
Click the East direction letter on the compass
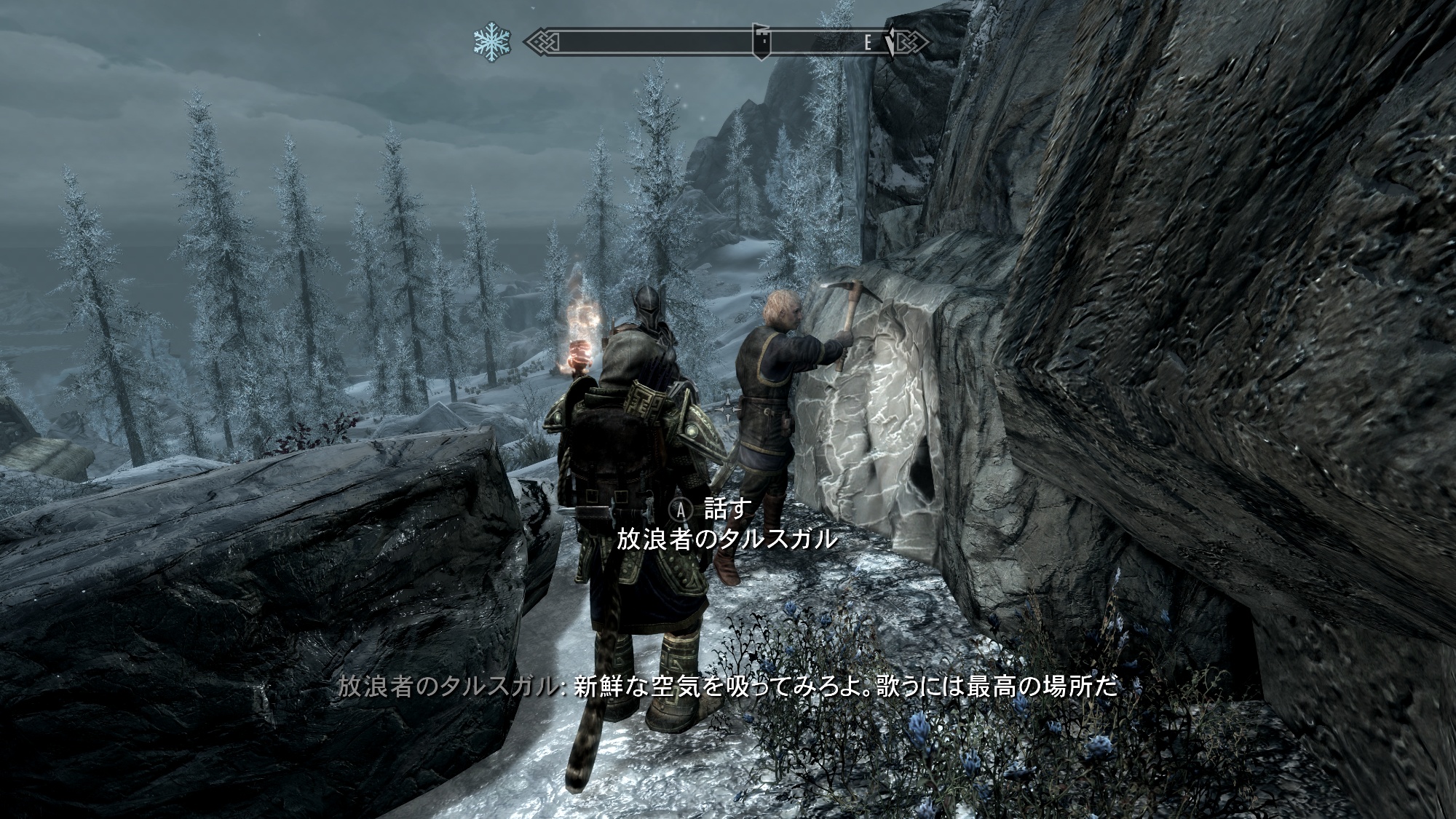867,43
